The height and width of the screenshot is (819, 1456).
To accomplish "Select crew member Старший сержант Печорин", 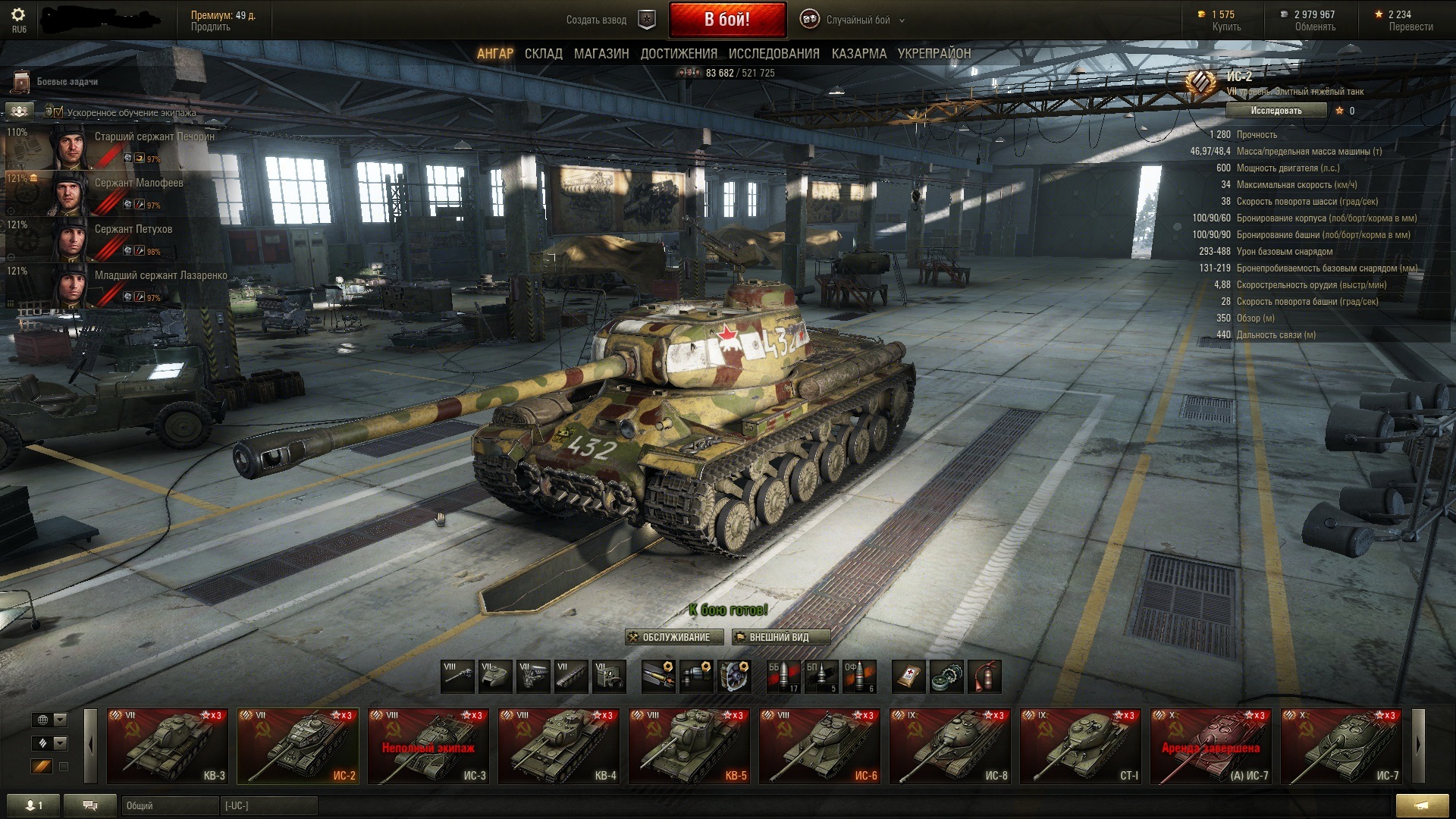I will [x=154, y=137].
